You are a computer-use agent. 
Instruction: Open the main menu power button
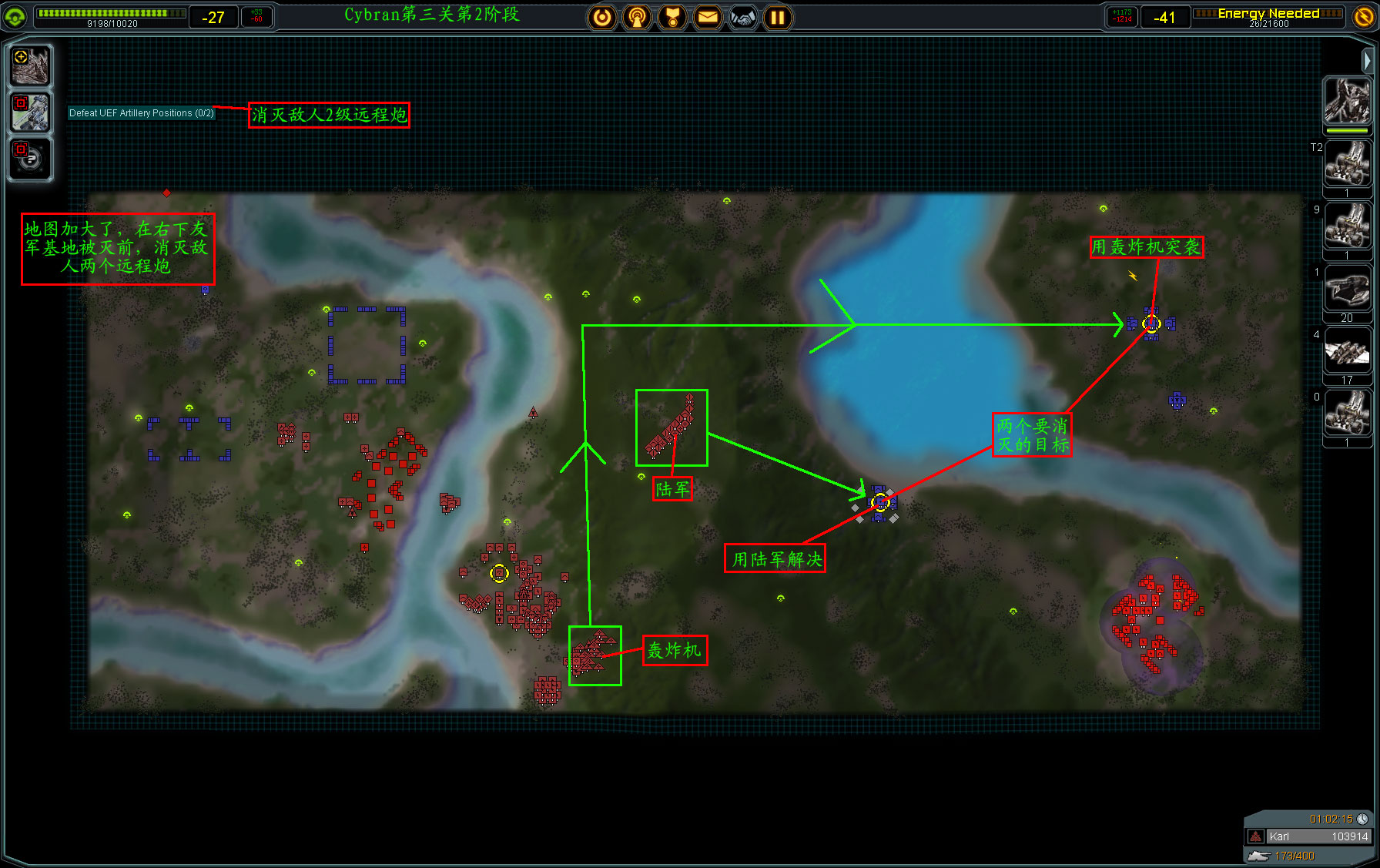tap(602, 17)
